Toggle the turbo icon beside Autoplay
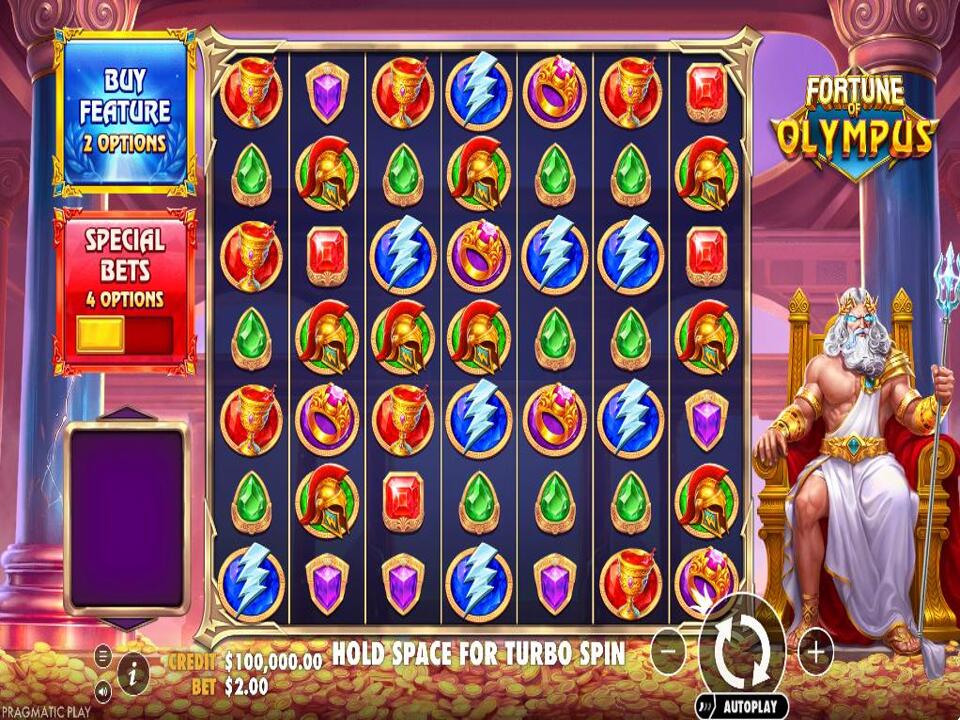The image size is (960, 720). click(708, 706)
